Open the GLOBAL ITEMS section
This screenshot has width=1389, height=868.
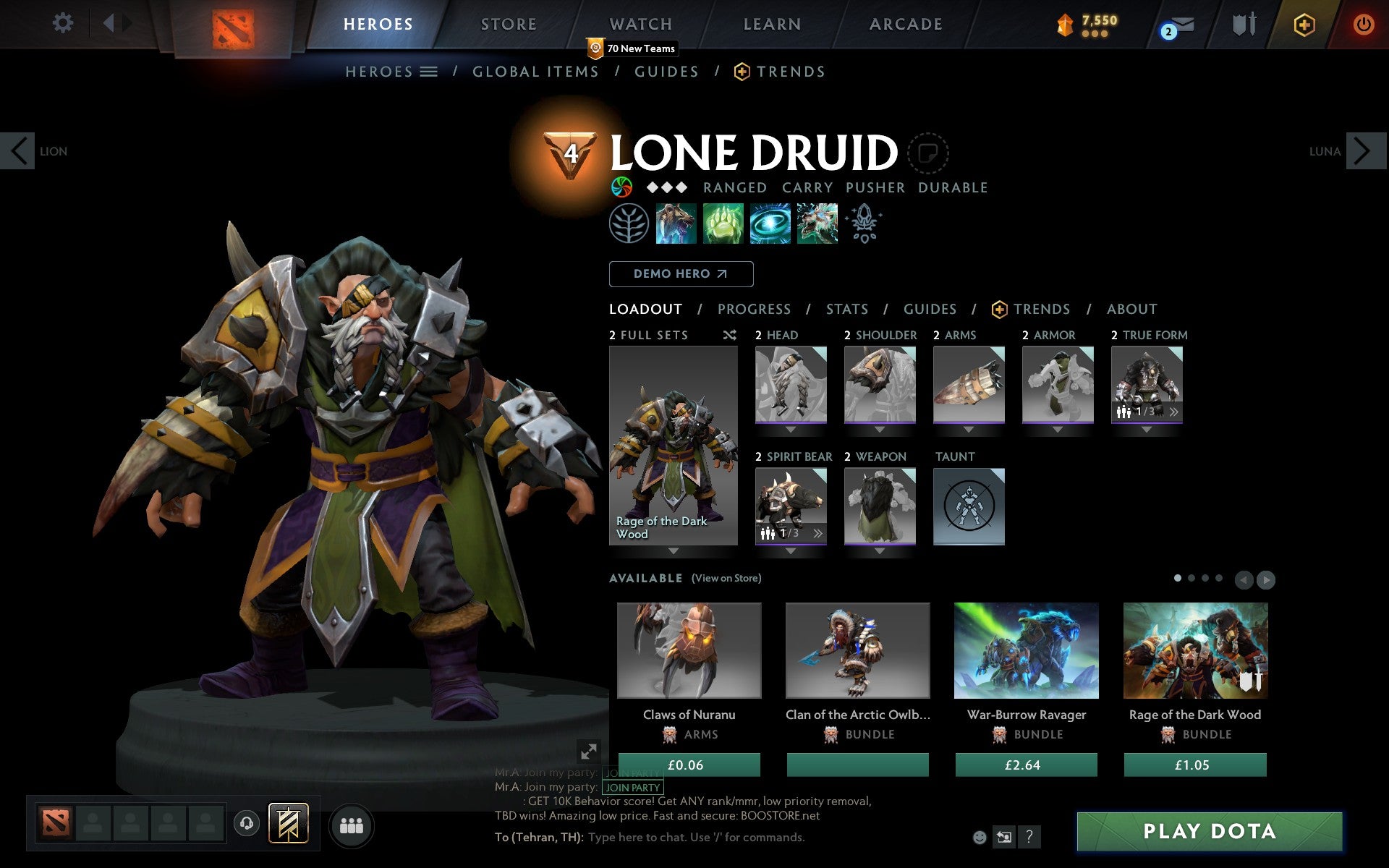pyautogui.click(x=535, y=72)
